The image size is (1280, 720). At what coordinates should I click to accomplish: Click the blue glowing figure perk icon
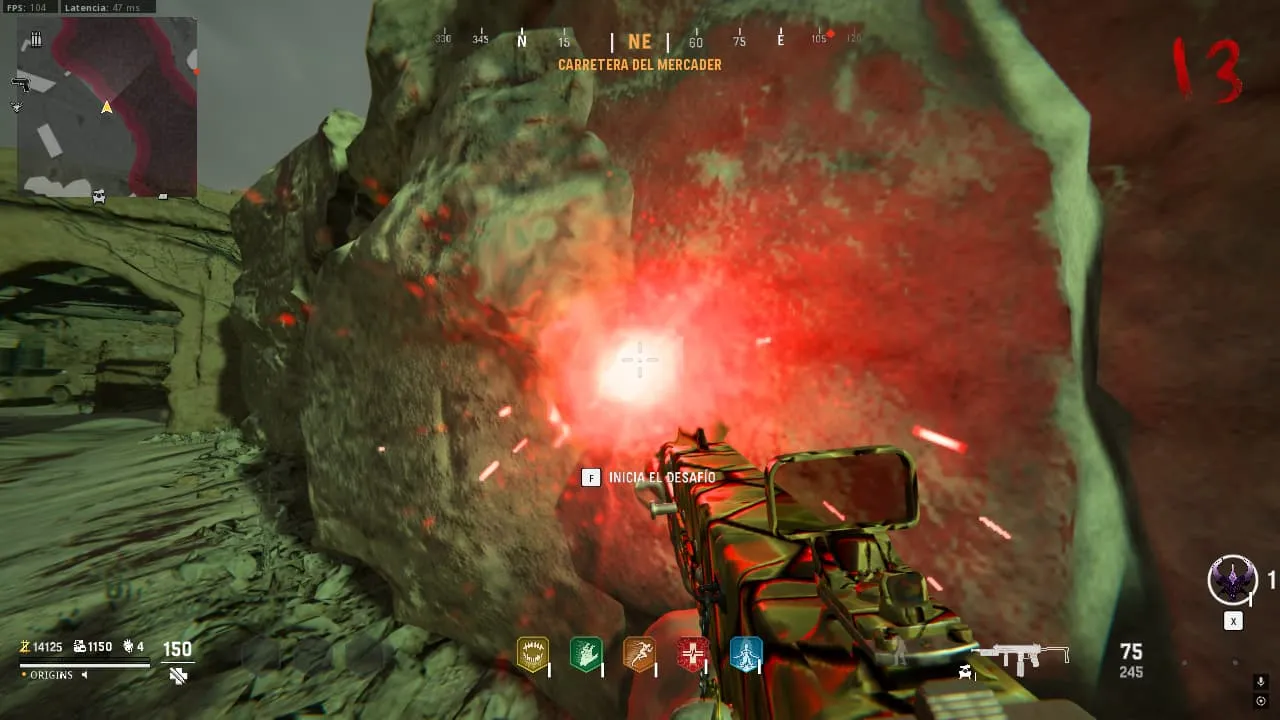746,655
